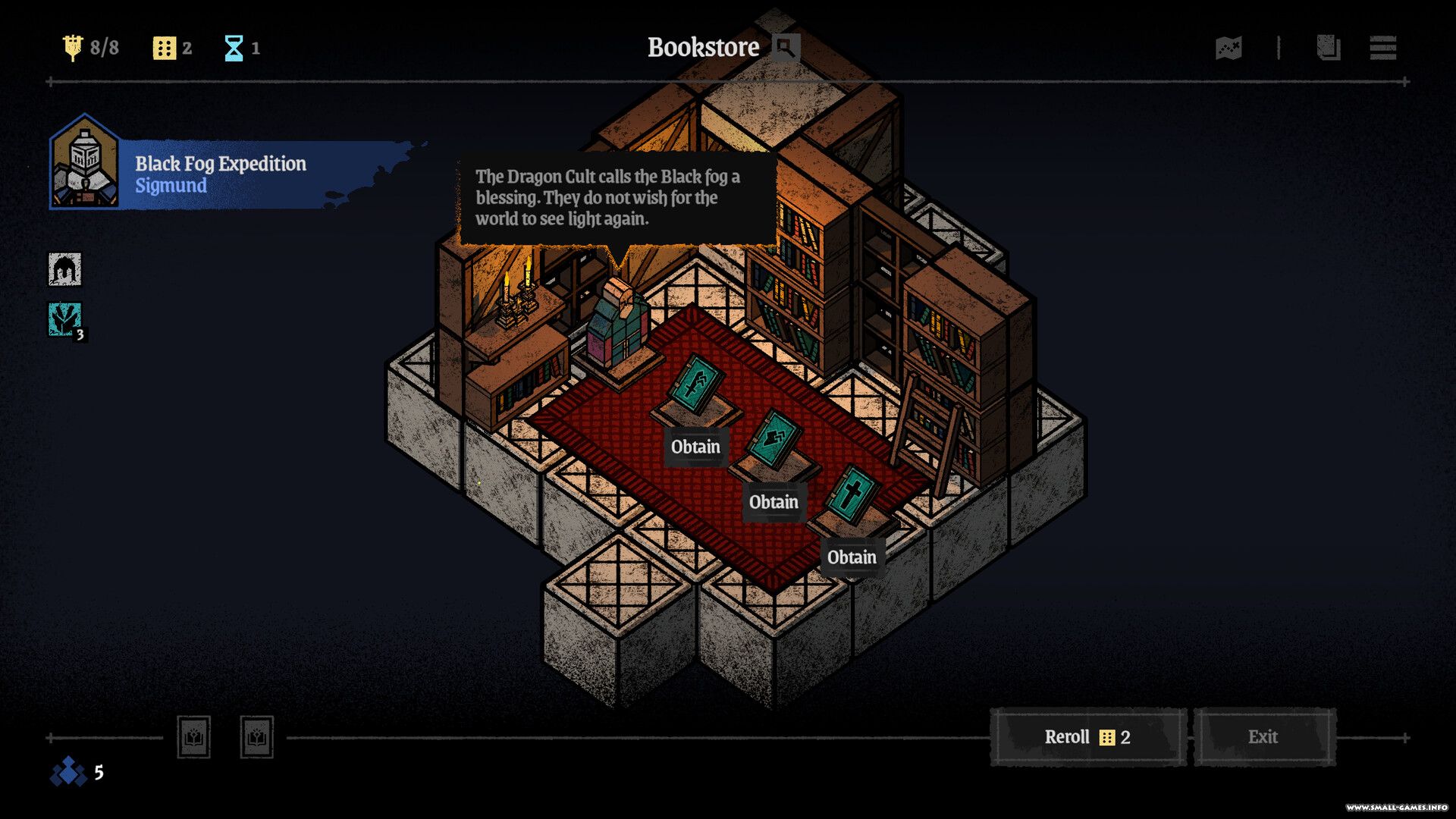The height and width of the screenshot is (819, 1456).
Task: Obtain the book with the boot emblem
Action: point(773,502)
